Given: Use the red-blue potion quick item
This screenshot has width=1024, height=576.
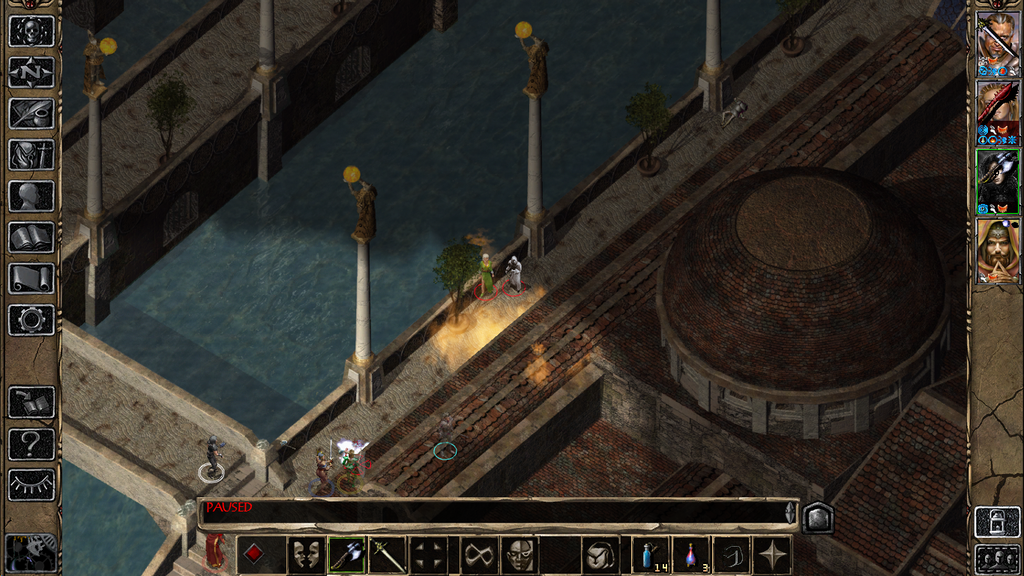Looking at the screenshot, I should pyautogui.click(x=690, y=555).
